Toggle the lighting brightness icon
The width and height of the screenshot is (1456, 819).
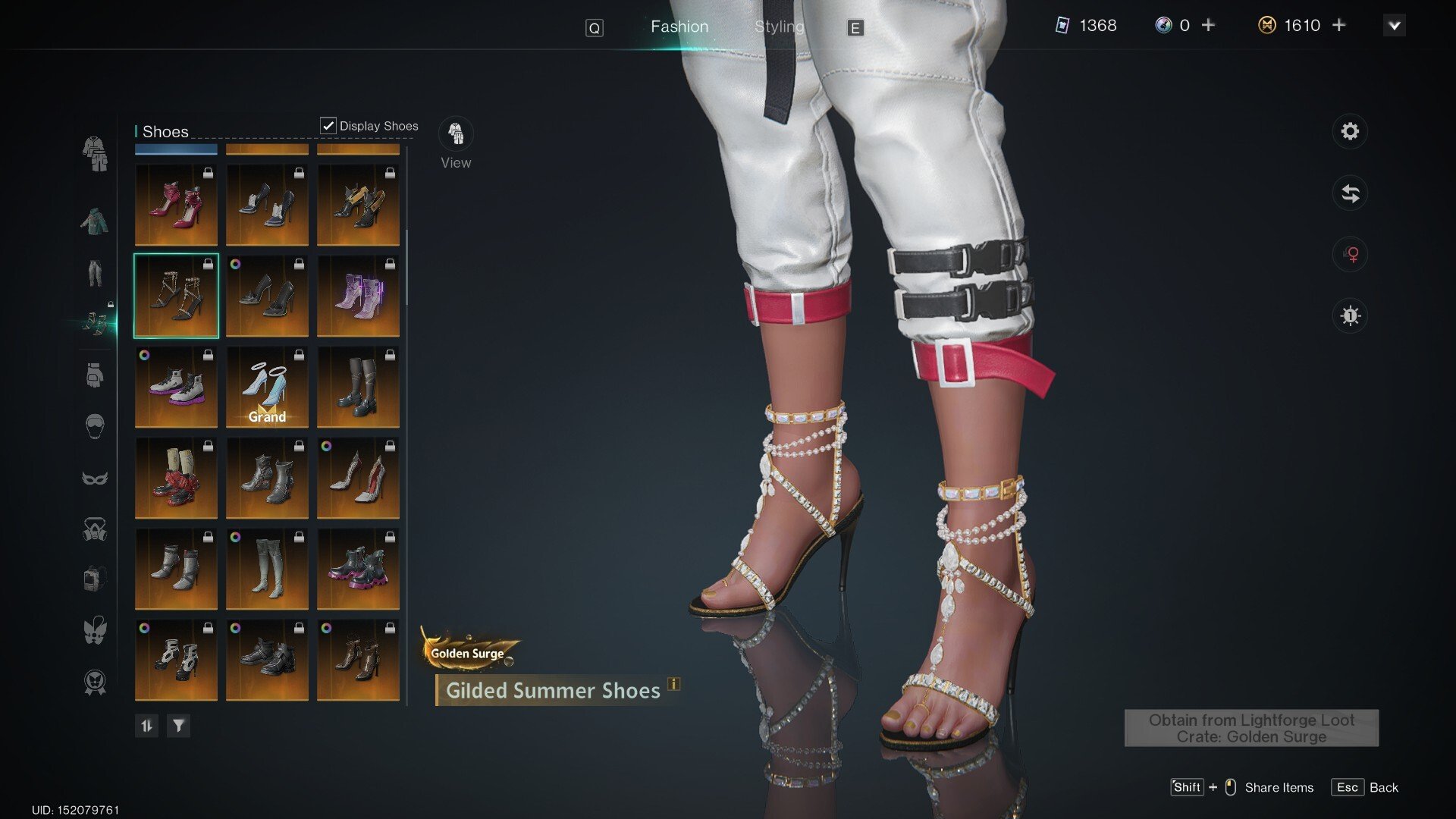coord(1350,315)
